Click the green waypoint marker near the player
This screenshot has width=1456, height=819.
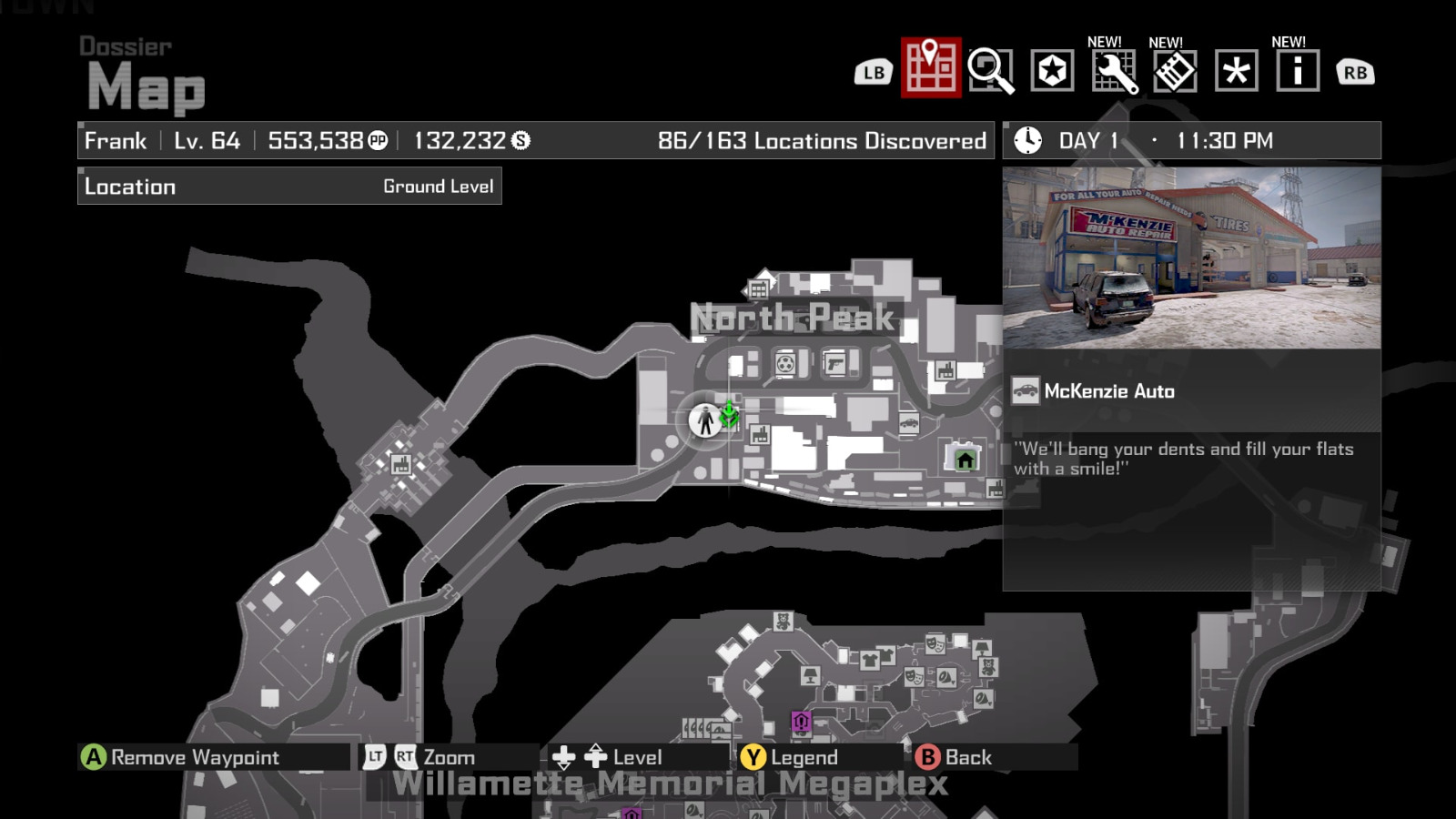coord(731,417)
